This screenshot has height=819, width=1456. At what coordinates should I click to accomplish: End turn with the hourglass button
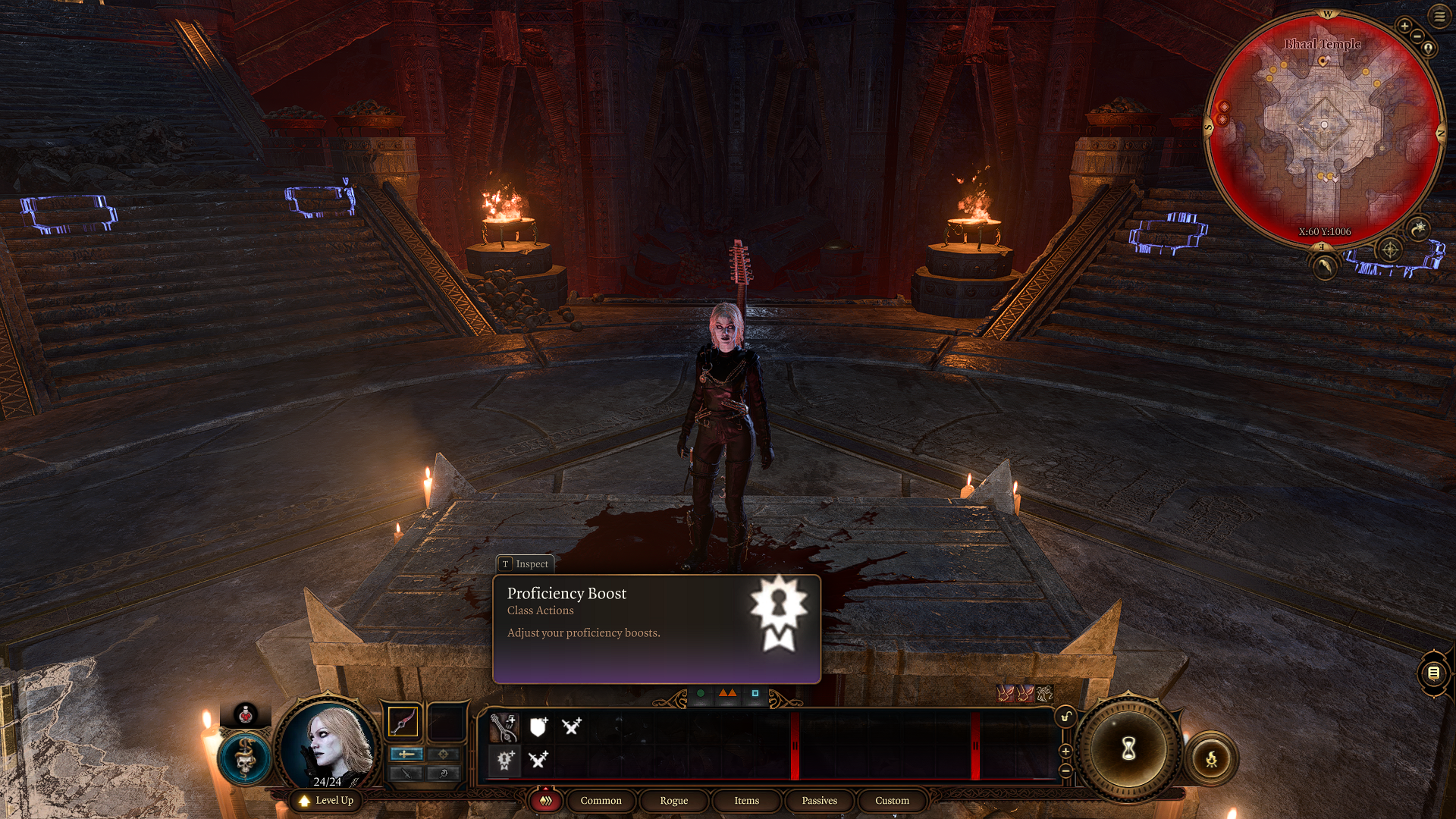[x=1128, y=749]
